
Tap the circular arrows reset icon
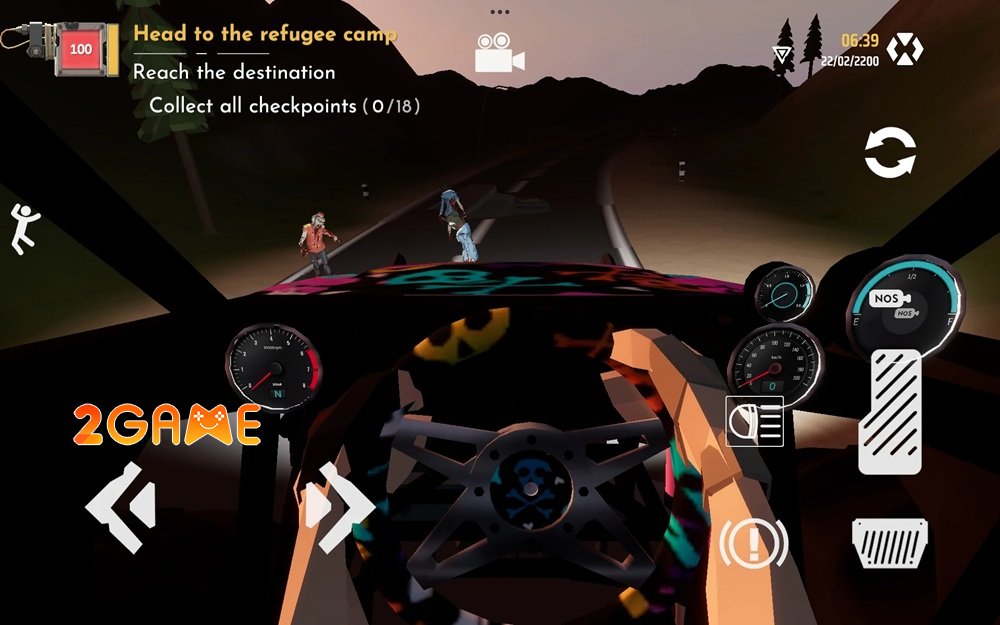click(x=890, y=154)
